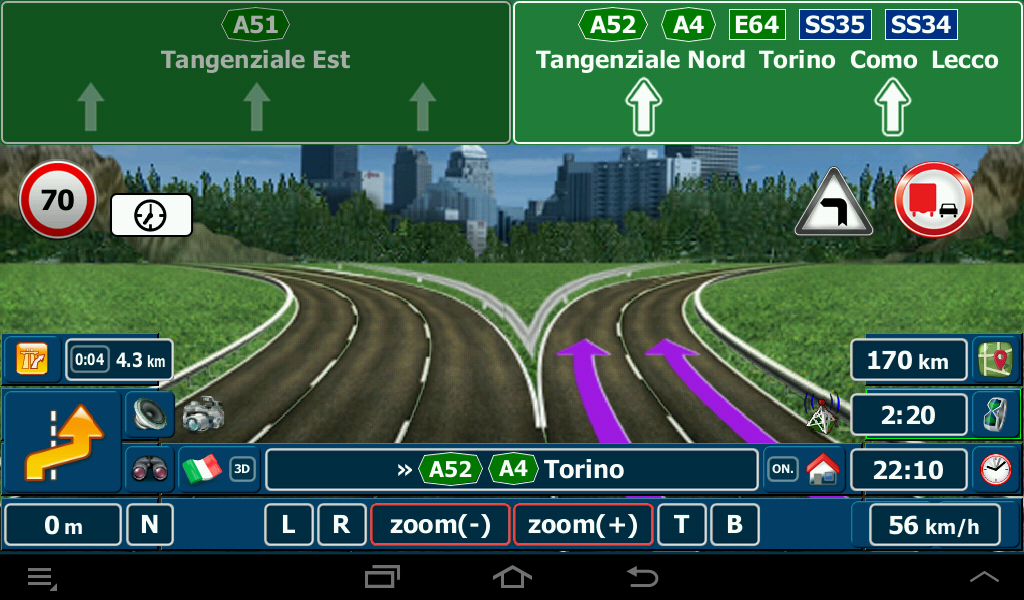Click the orange motorway icon

point(32,358)
